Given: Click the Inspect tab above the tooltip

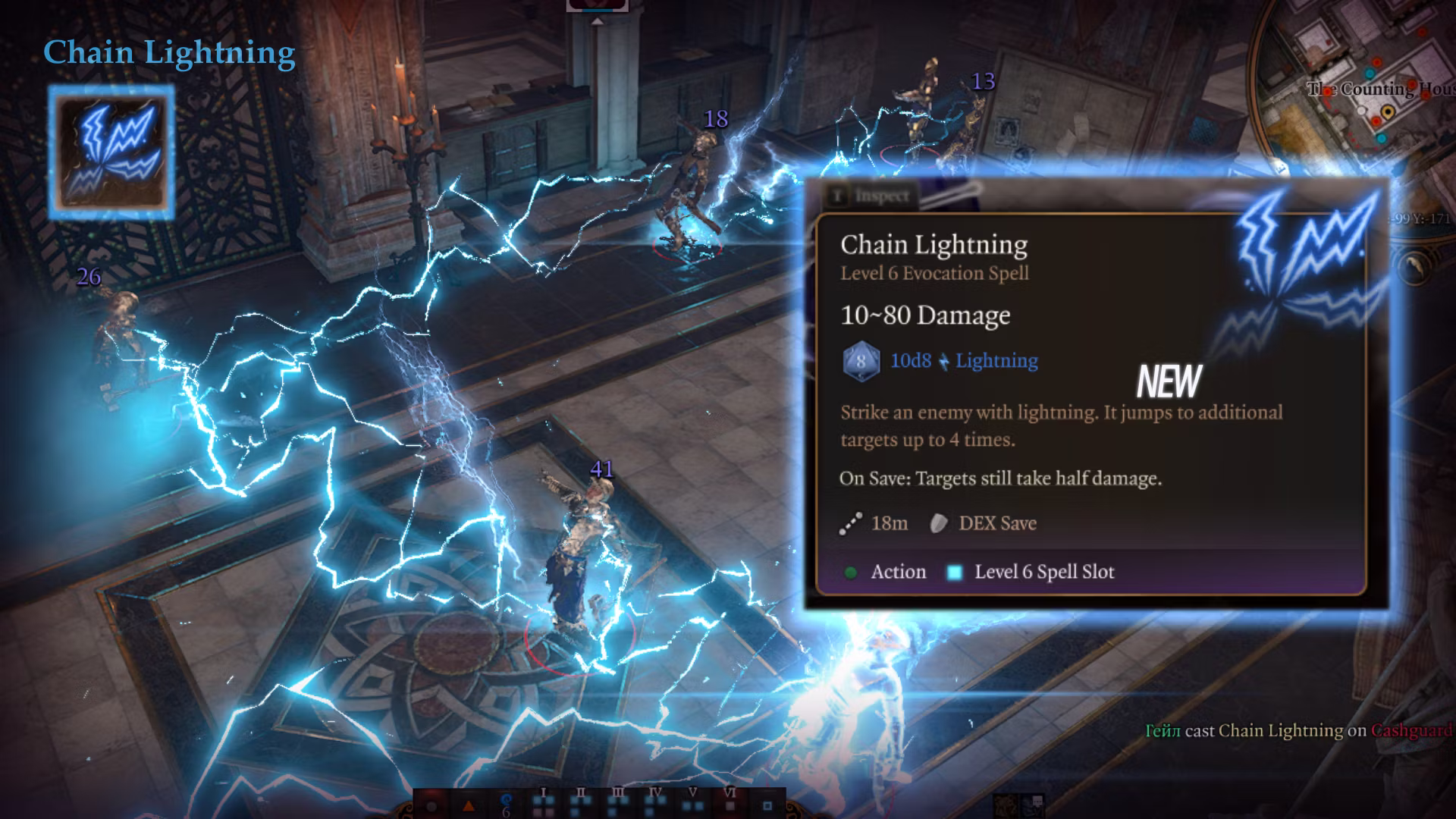Looking at the screenshot, I should click(x=872, y=196).
